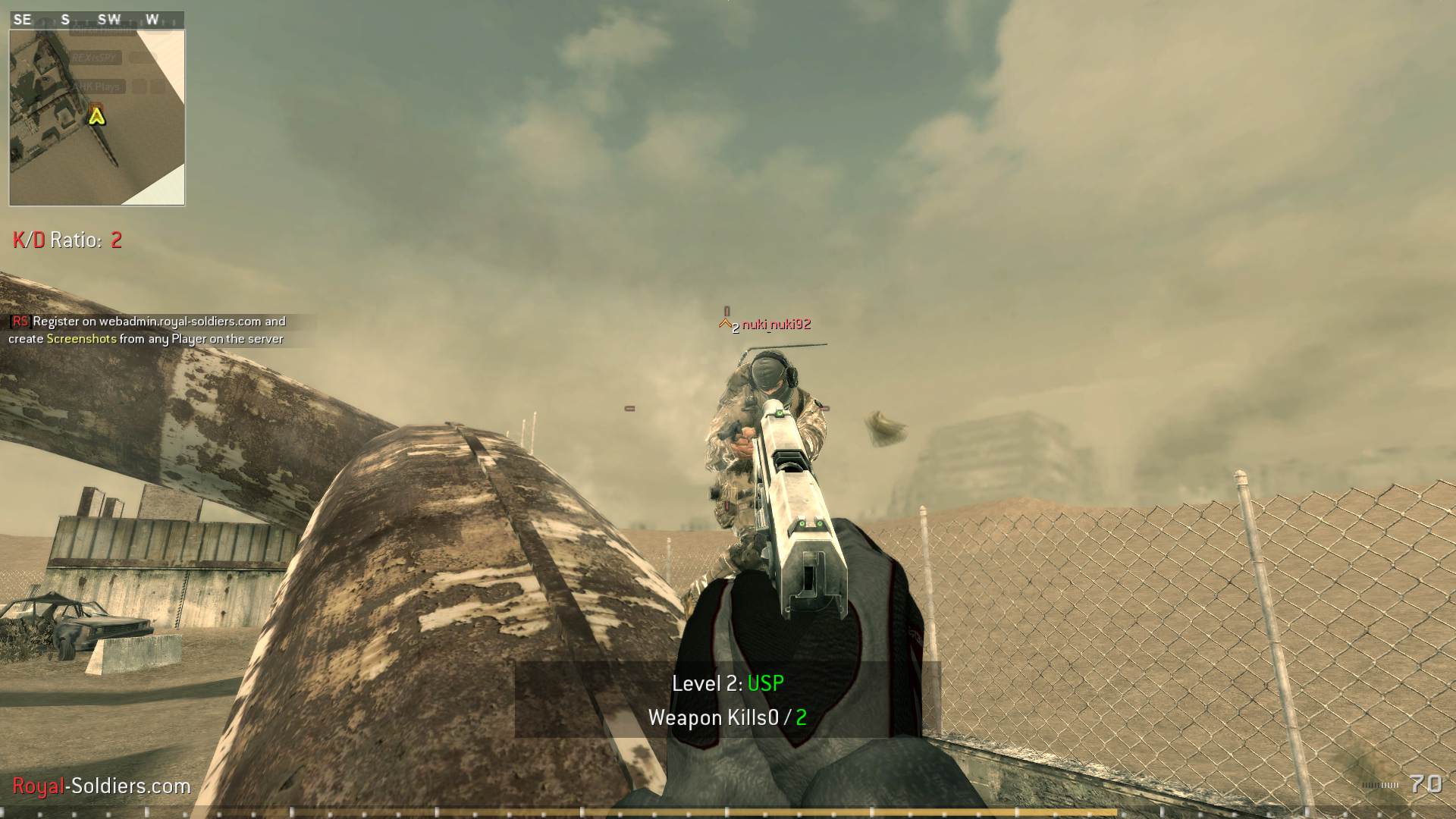This screenshot has height=819, width=1456.
Task: Open webadmin.royal-soldiers.com from the server message
Action: pyautogui.click(x=183, y=322)
